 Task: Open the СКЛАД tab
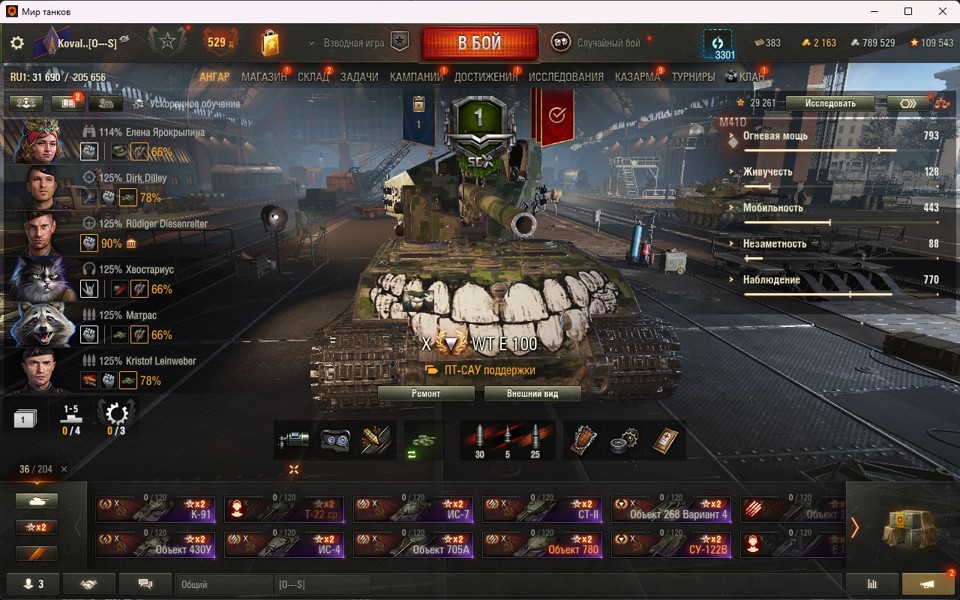coord(313,77)
